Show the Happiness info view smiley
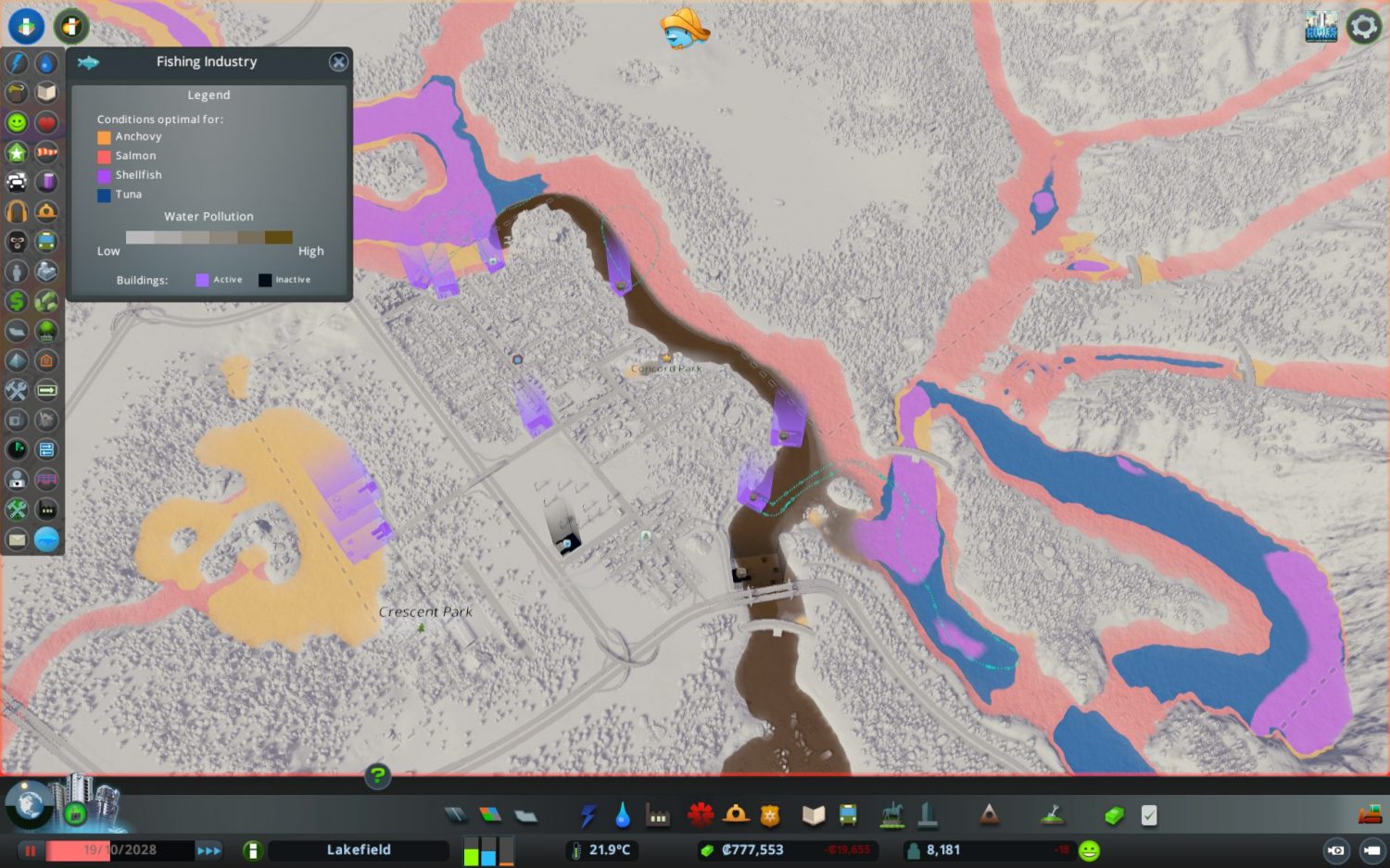 (x=17, y=122)
